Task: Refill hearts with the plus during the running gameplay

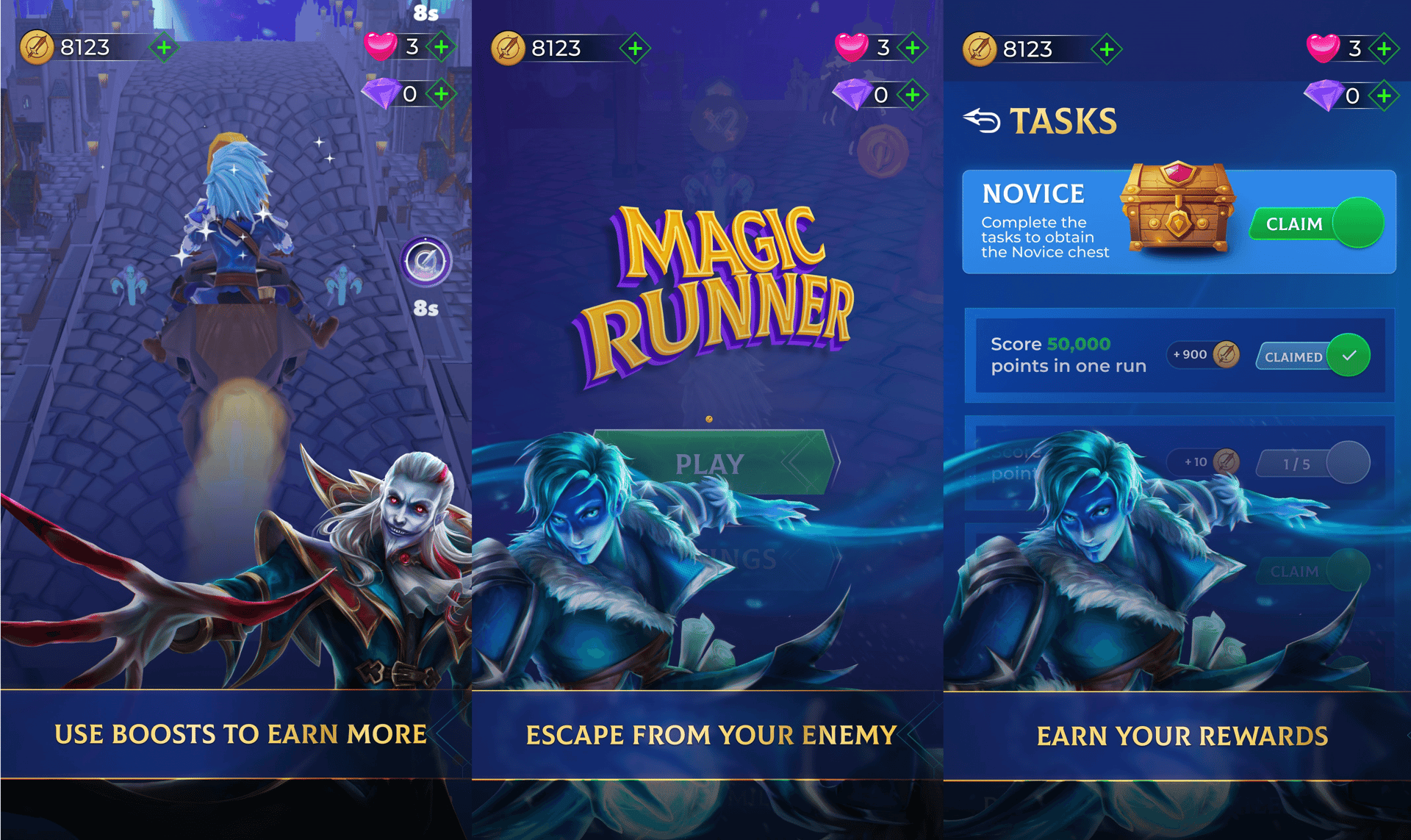Action: coord(442,48)
